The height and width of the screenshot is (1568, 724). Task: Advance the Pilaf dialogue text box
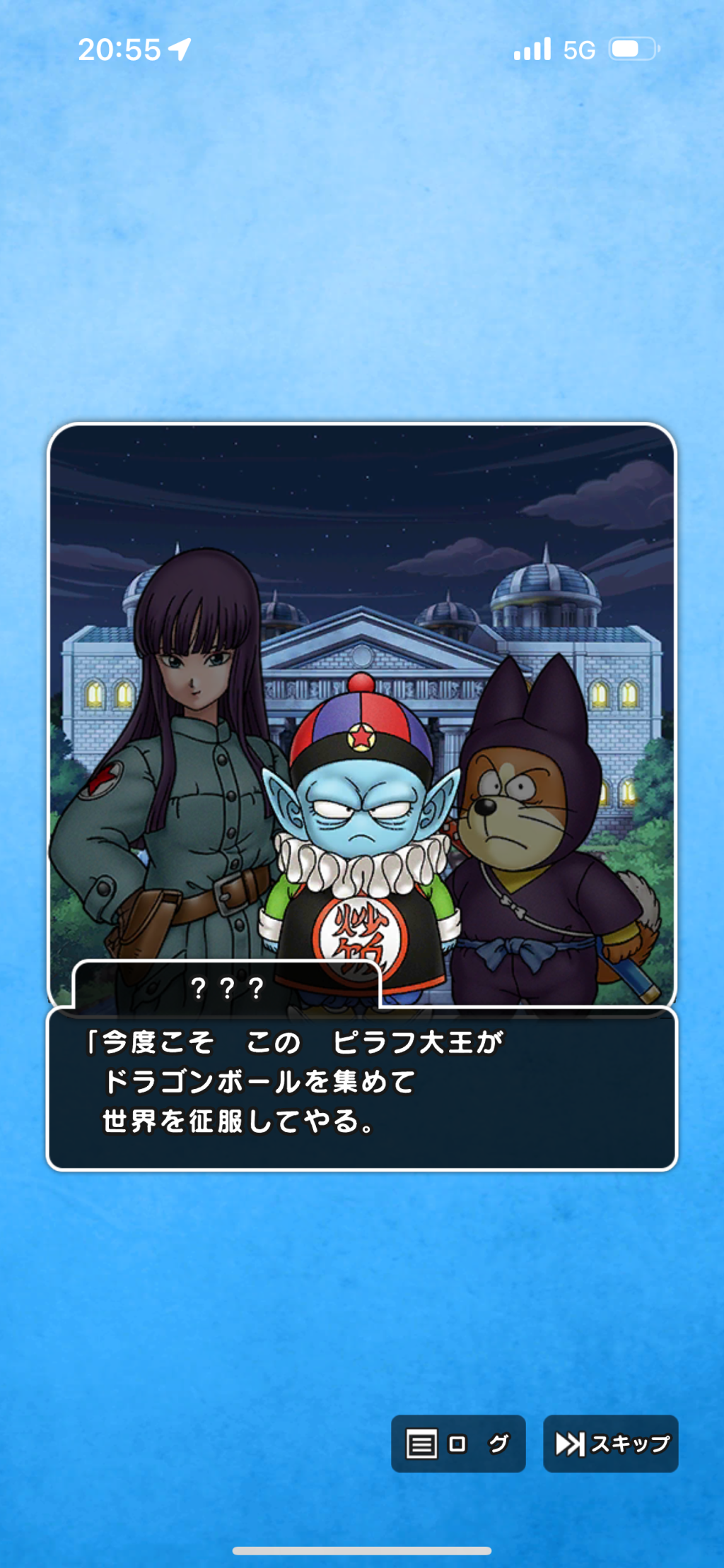(361, 1087)
